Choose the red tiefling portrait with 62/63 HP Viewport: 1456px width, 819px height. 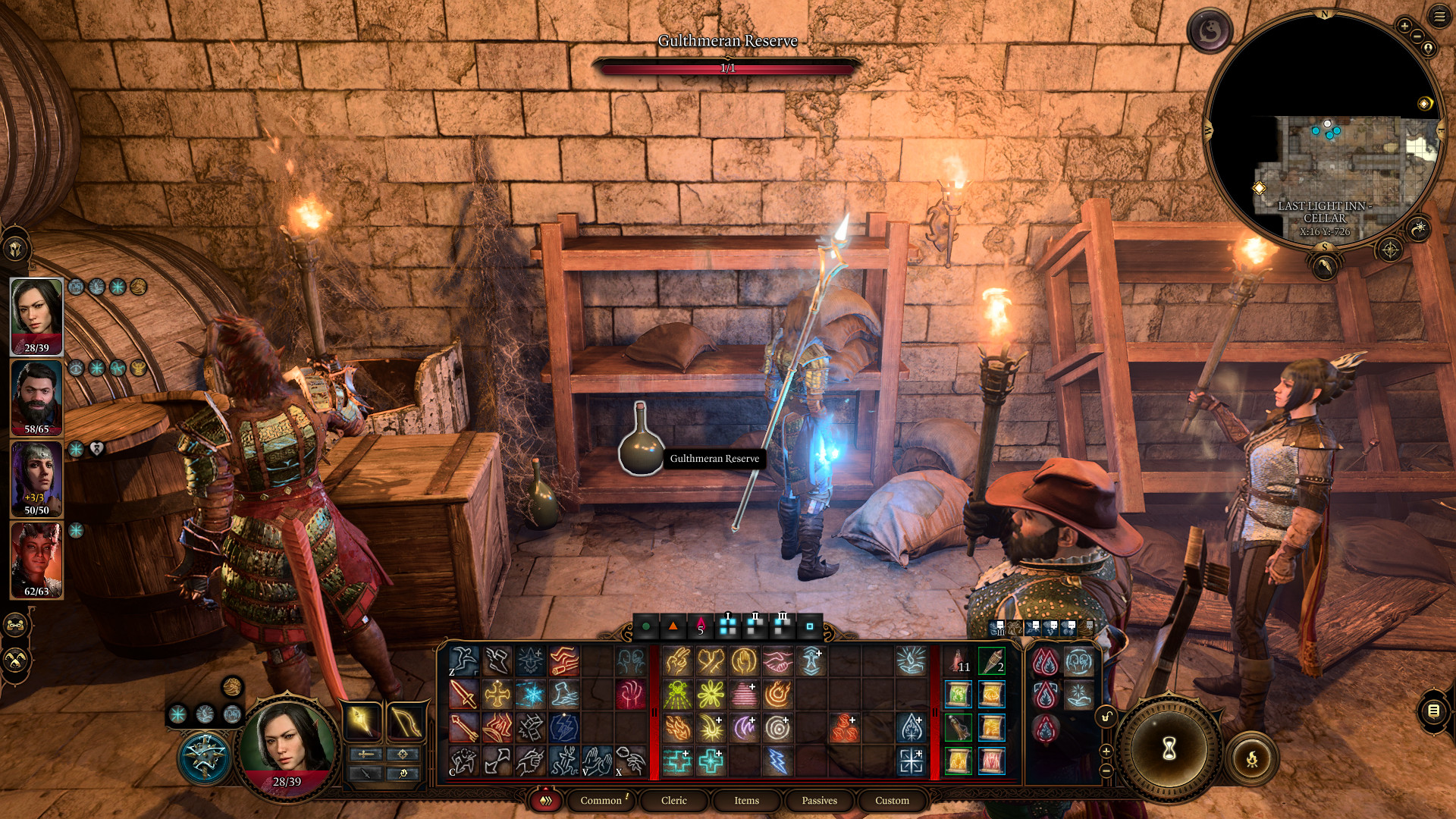[36, 560]
